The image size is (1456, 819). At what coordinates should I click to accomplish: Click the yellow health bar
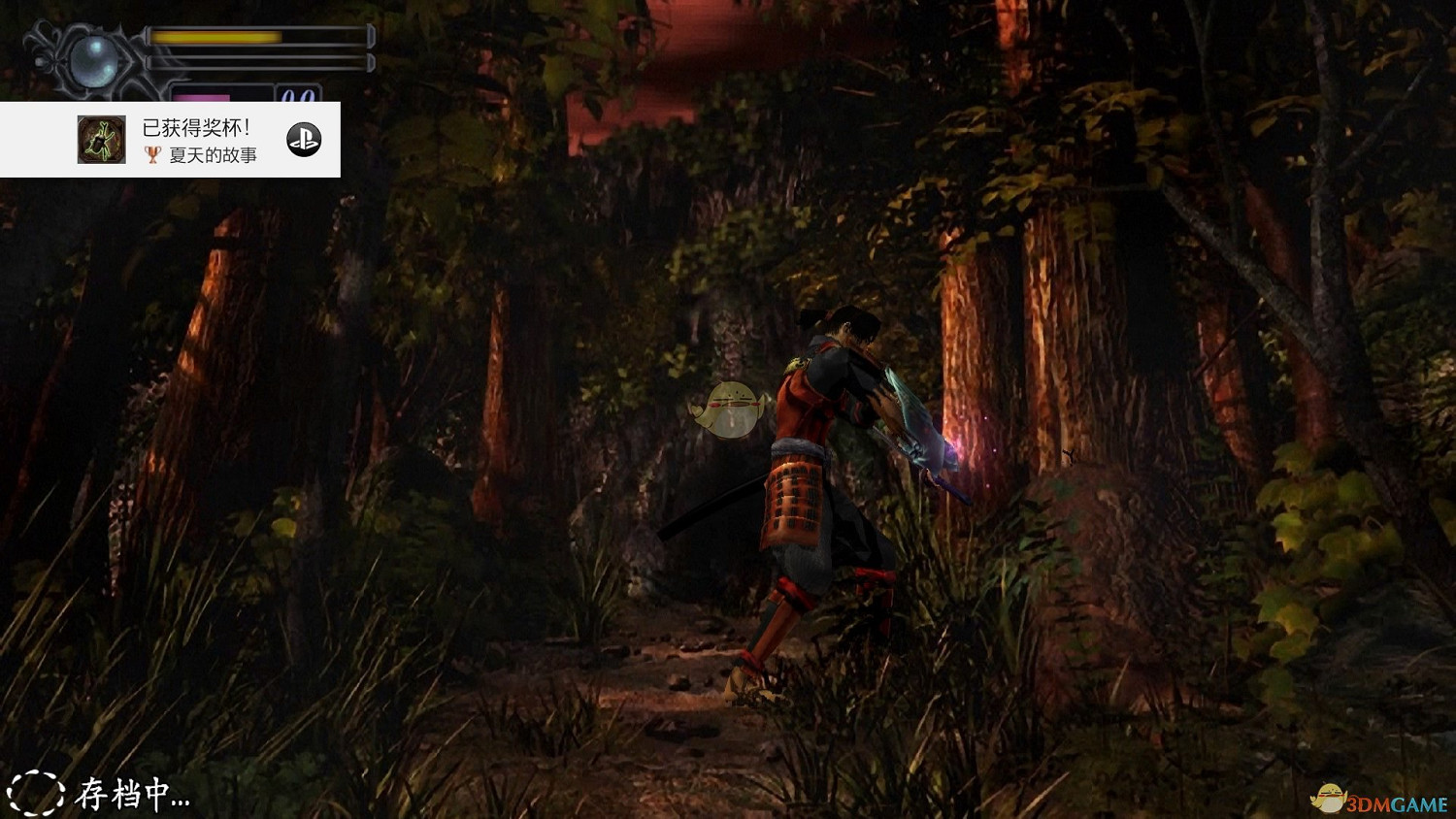coord(215,35)
